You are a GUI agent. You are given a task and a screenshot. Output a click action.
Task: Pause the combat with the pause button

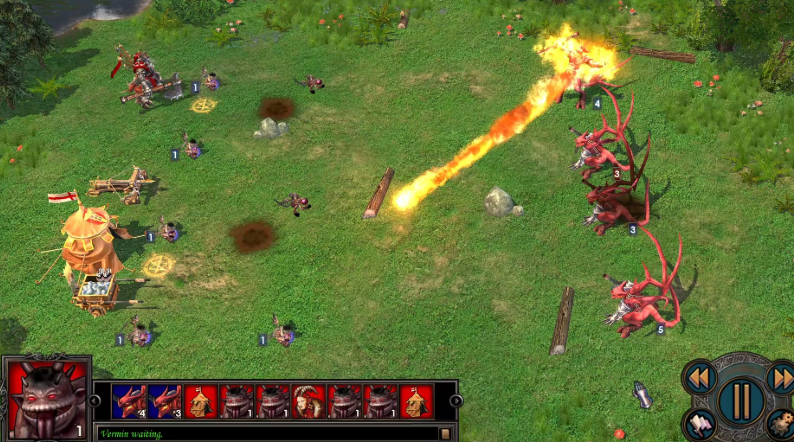tap(740, 398)
